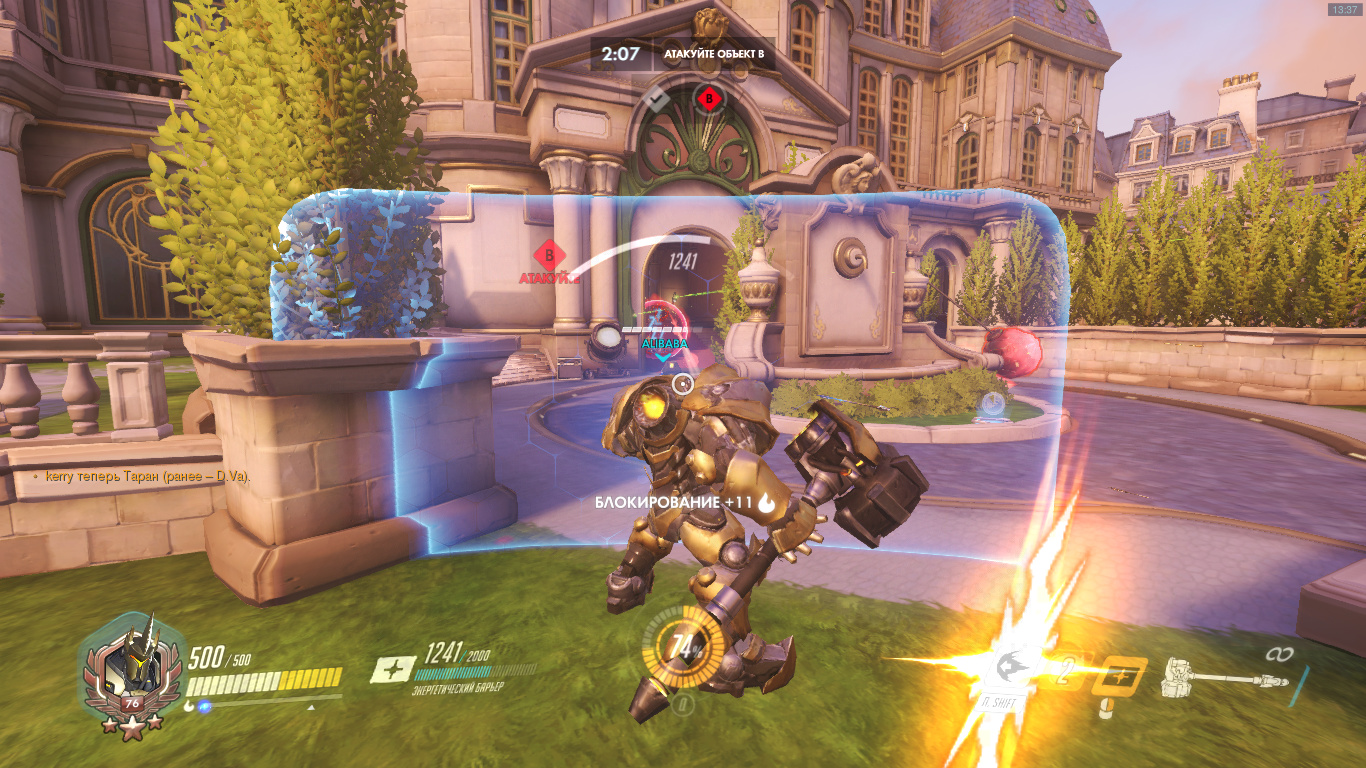Click the 74% ultimate charge meter
The height and width of the screenshot is (768, 1366).
click(685, 647)
